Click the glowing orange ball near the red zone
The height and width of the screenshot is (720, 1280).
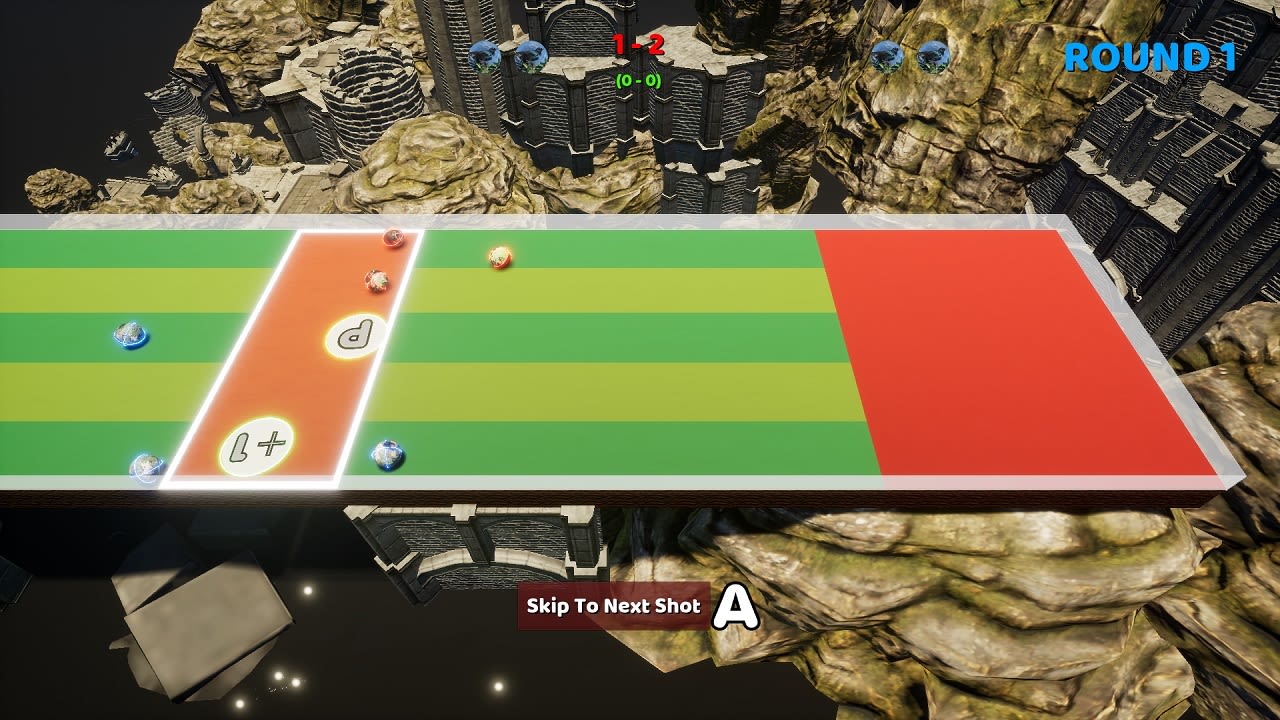(497, 257)
